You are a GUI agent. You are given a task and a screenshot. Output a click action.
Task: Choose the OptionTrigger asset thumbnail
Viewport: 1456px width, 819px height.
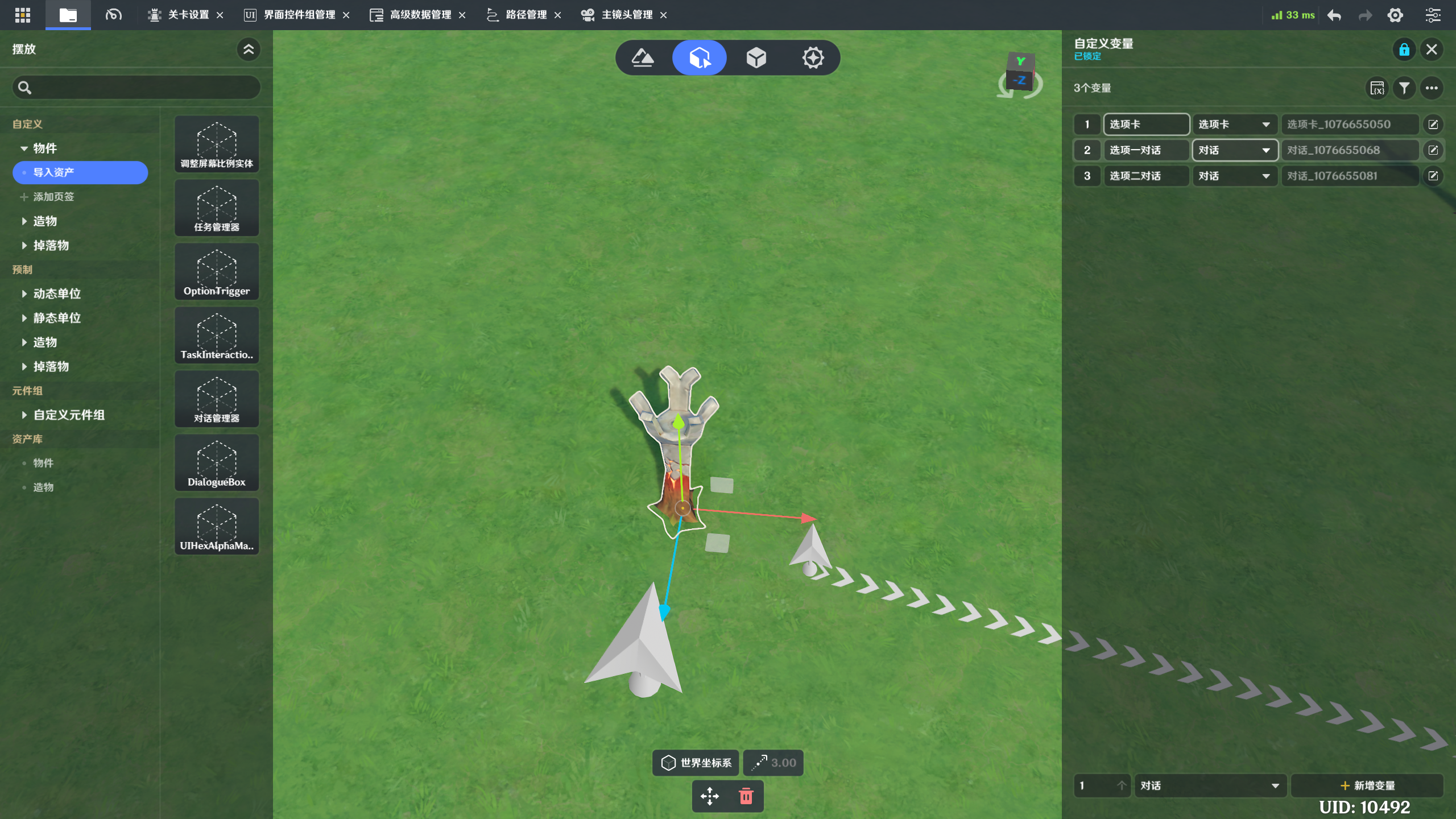tap(217, 272)
